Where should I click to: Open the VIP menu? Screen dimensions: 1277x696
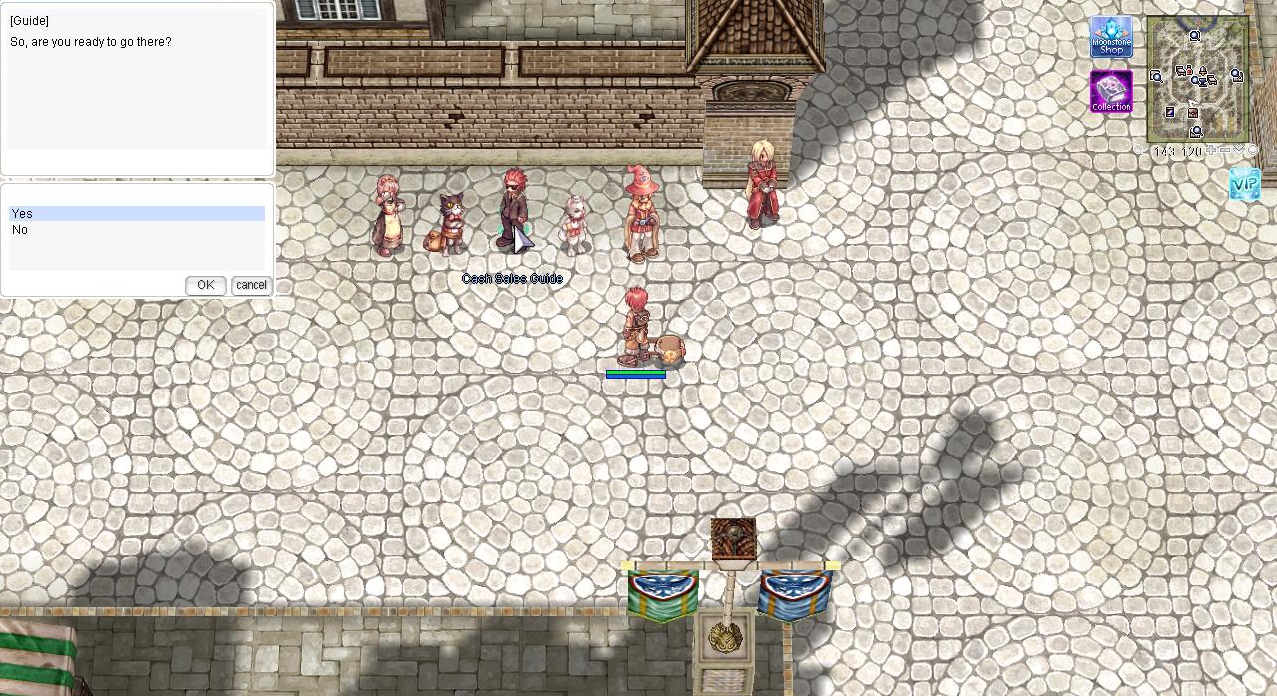pos(1244,184)
